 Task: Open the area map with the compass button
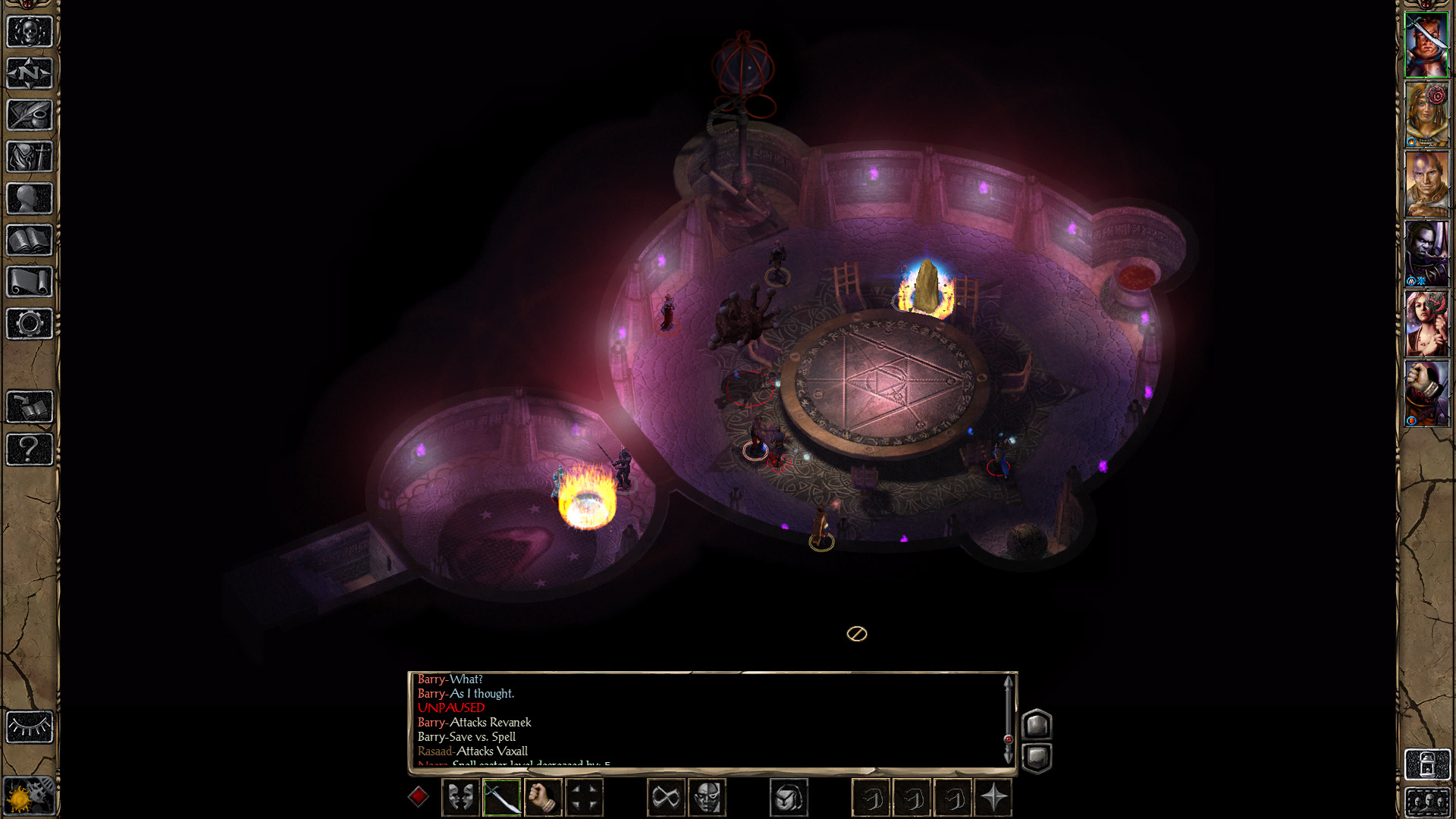pyautogui.click(x=30, y=74)
